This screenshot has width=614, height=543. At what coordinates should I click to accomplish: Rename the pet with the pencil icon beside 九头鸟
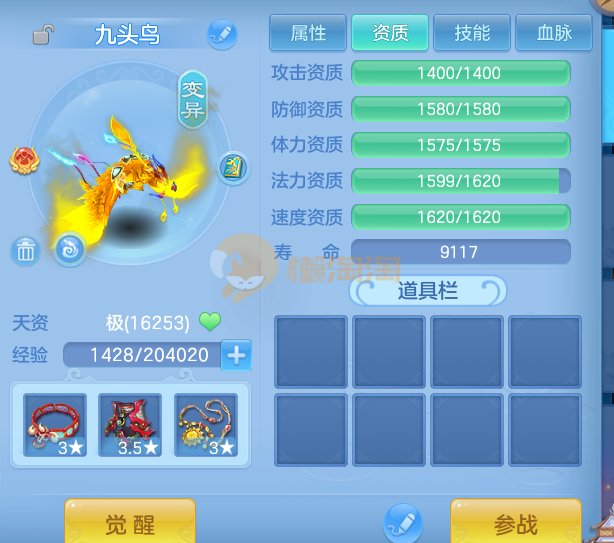pyautogui.click(x=222, y=35)
